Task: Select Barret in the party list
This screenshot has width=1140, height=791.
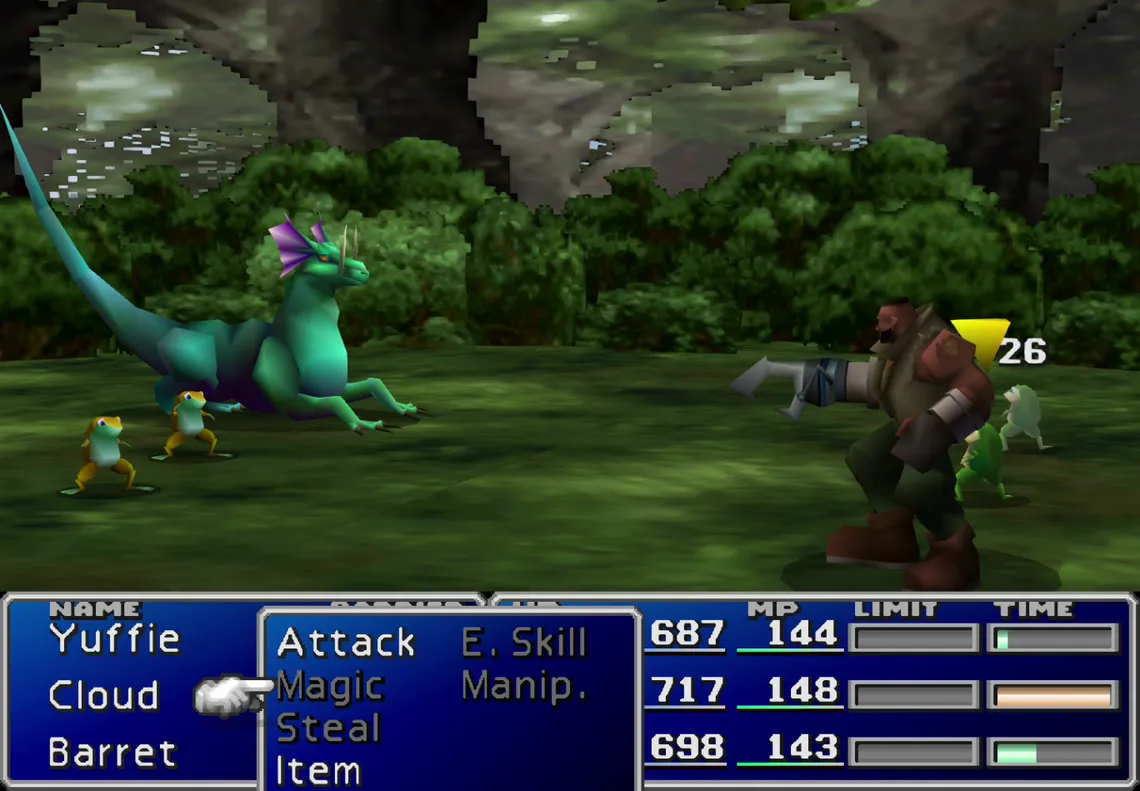Action: [x=112, y=752]
